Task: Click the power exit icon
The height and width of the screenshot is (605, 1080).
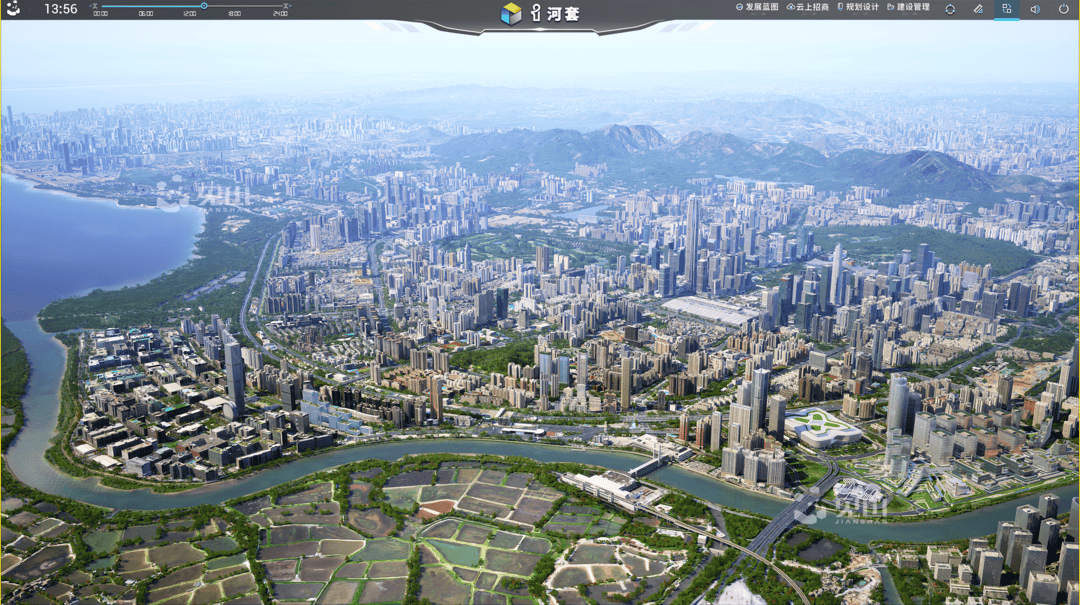Action: [x=1063, y=9]
